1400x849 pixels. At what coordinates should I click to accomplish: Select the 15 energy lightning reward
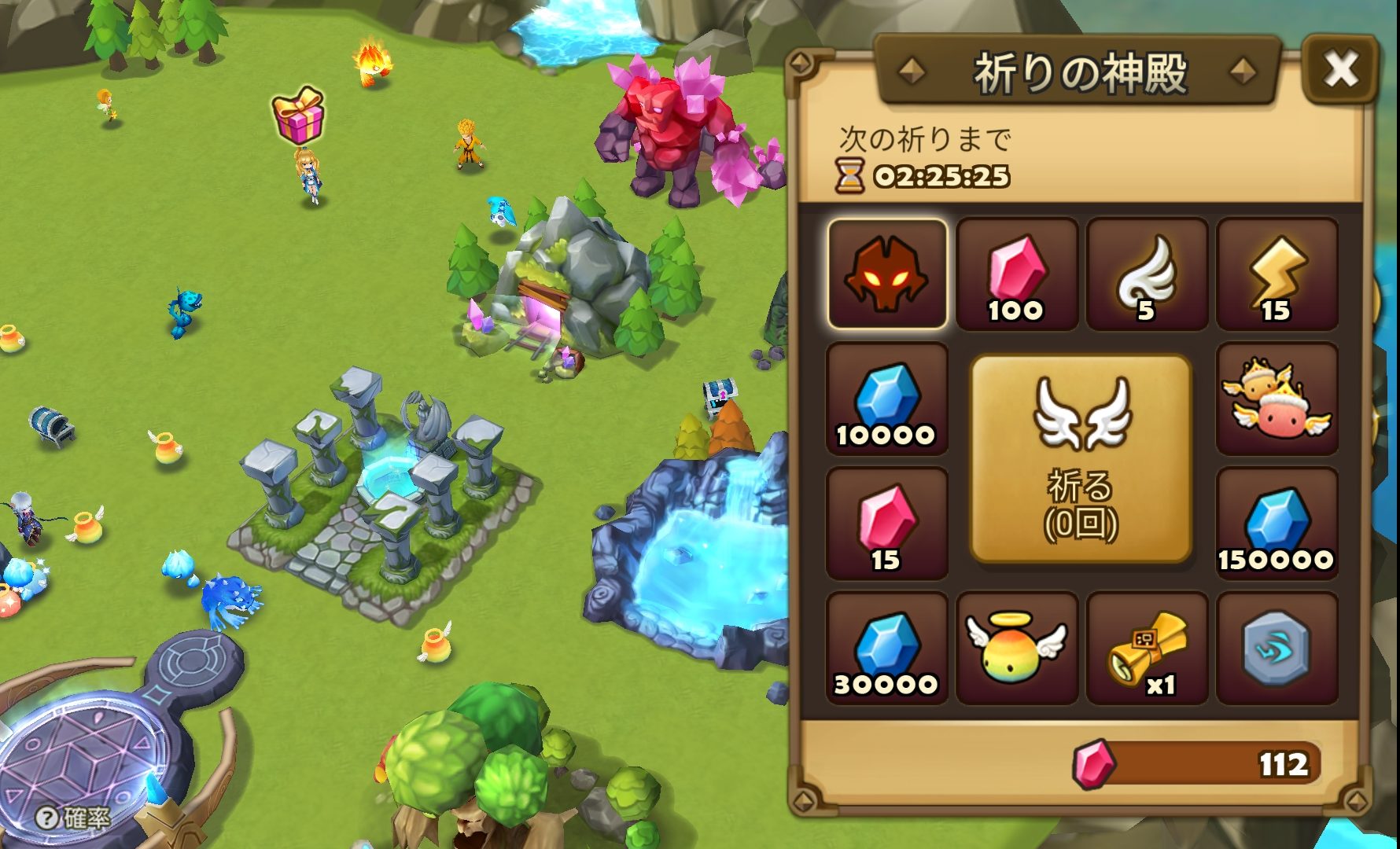point(1278,275)
